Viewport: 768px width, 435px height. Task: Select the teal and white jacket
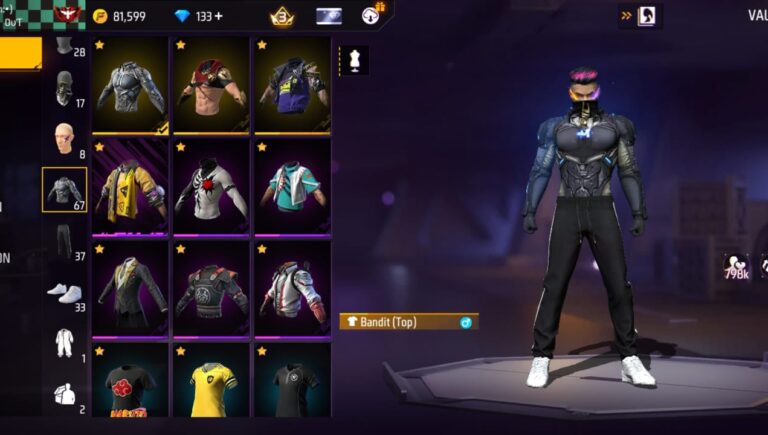(x=292, y=186)
